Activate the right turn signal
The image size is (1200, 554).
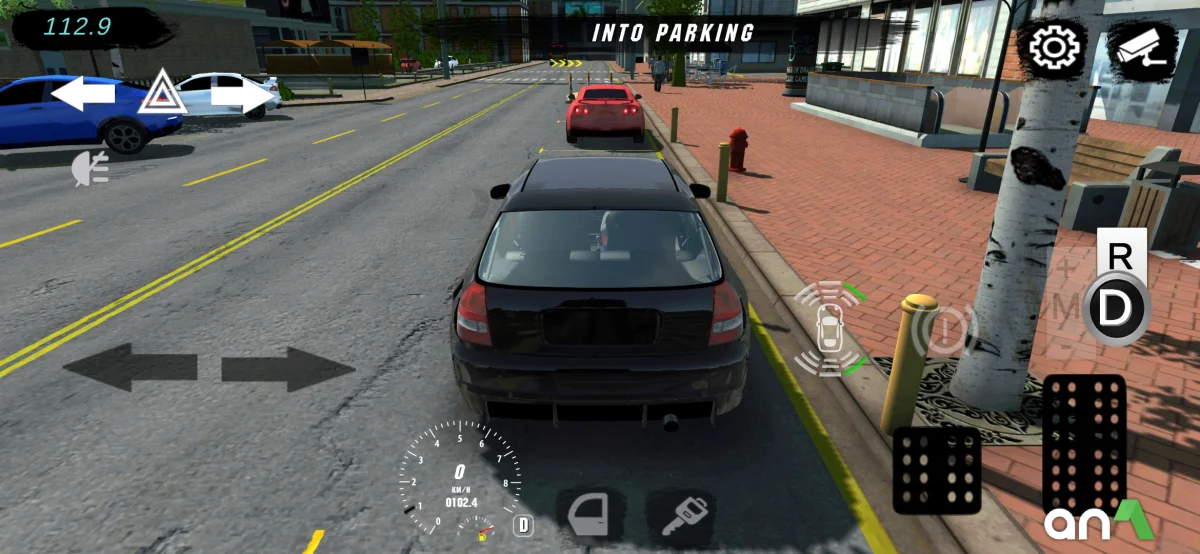click(241, 96)
